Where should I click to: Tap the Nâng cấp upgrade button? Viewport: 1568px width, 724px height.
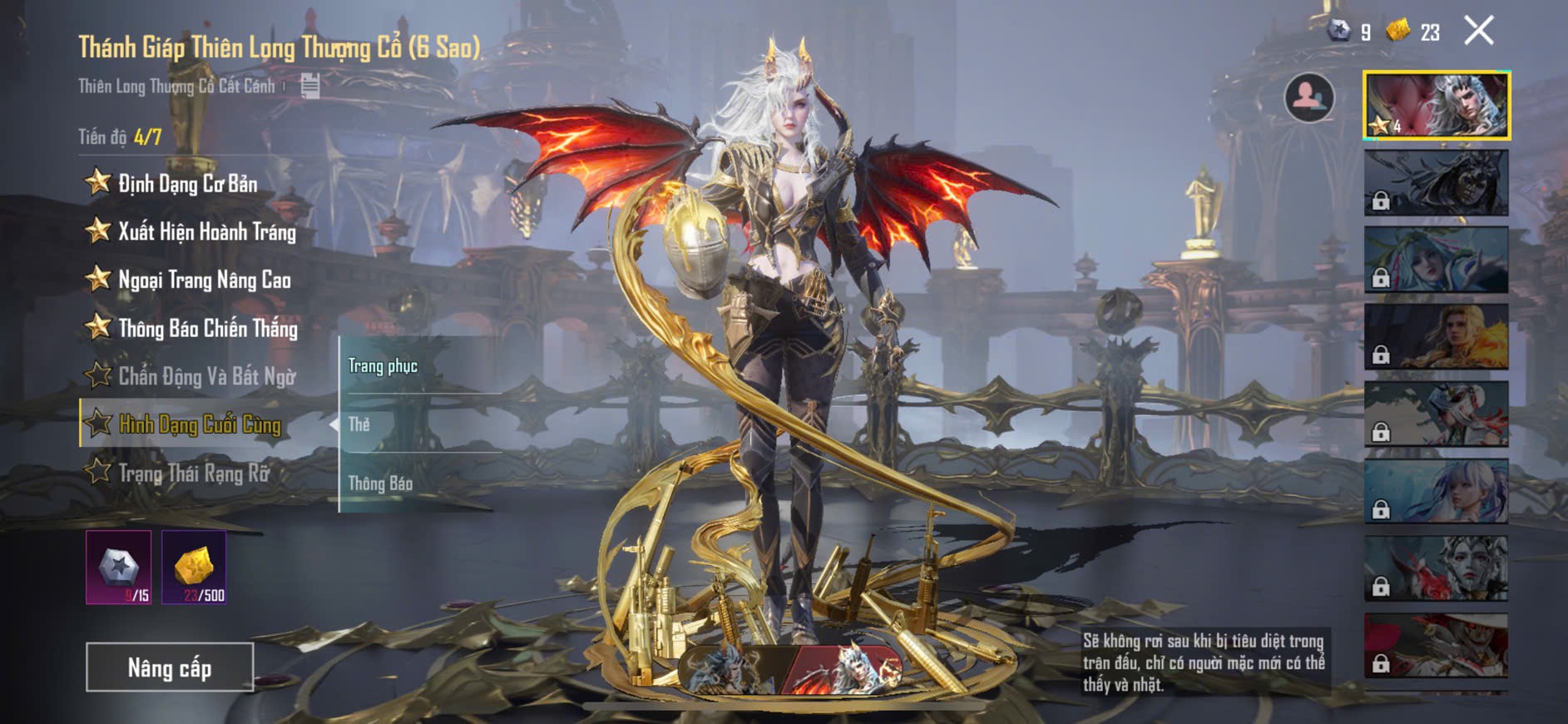(x=170, y=667)
